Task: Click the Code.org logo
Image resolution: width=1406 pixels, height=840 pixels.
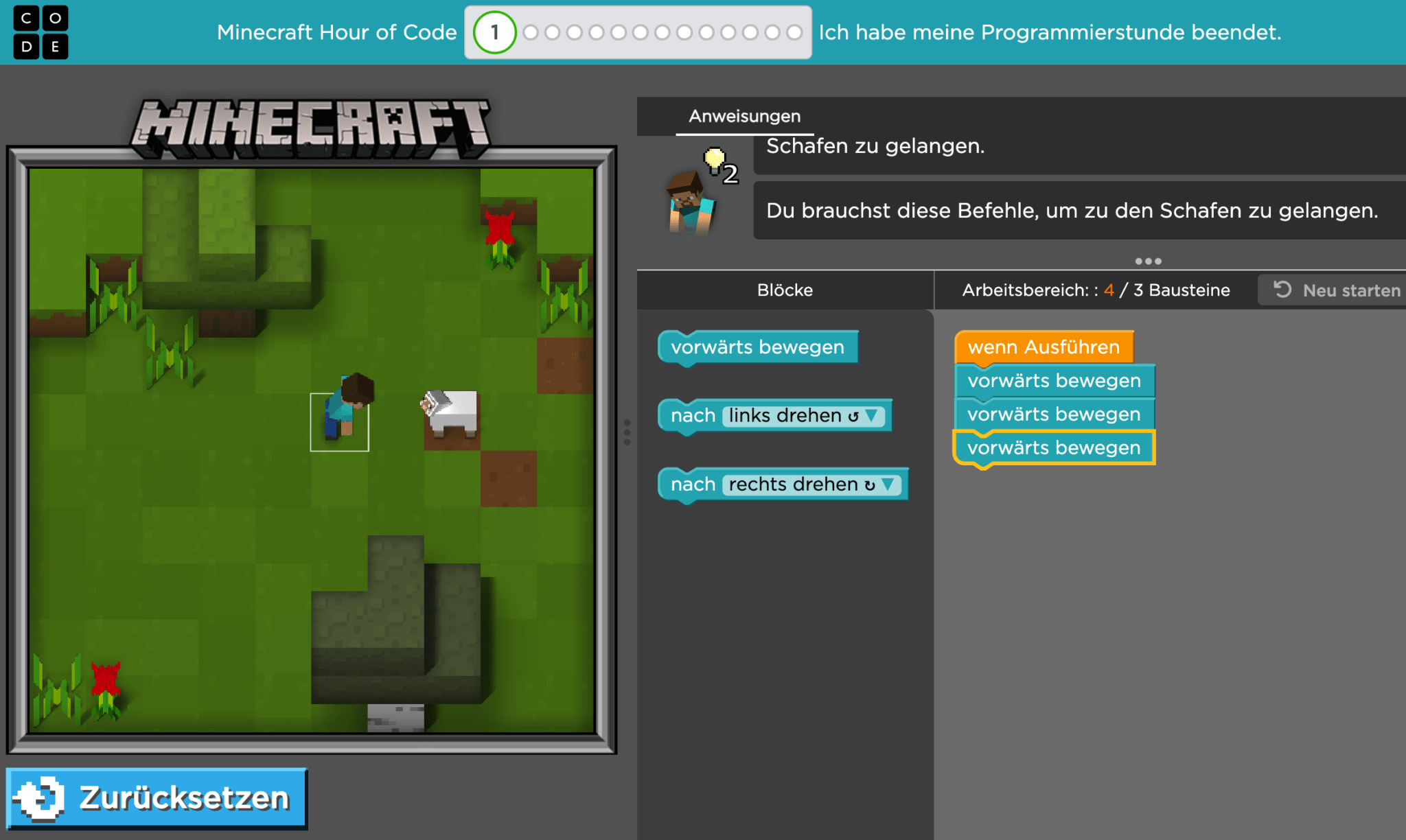Action: pyautogui.click(x=41, y=32)
